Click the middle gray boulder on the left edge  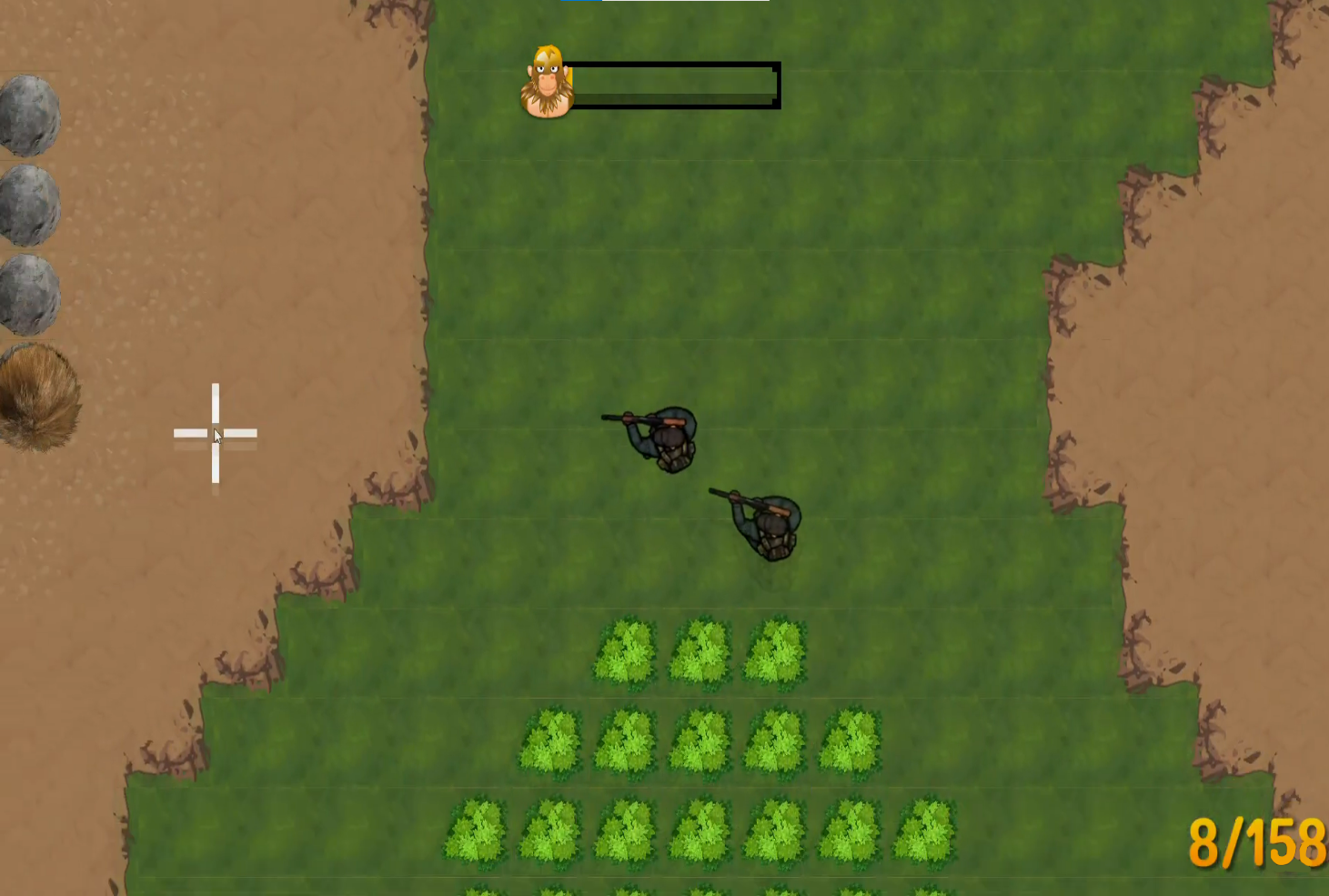pyautogui.click(x=32, y=205)
